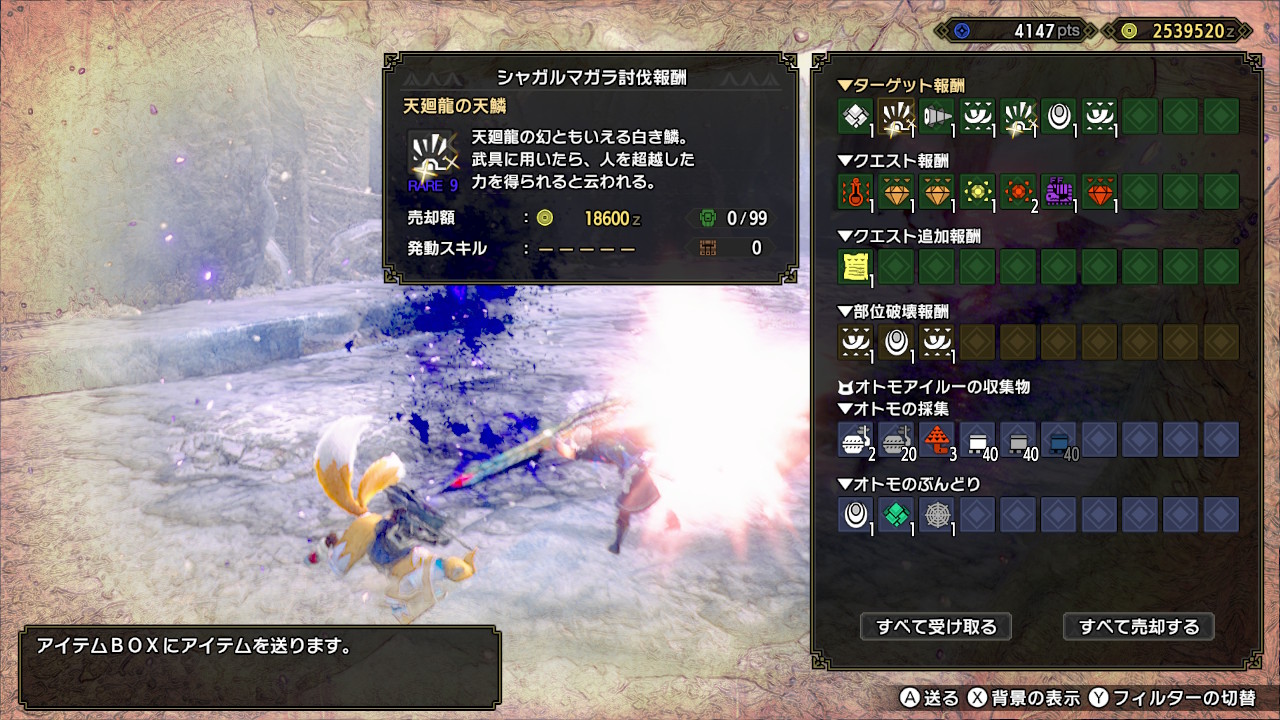Click the spiderweb item in plunder rewards

pos(936,514)
